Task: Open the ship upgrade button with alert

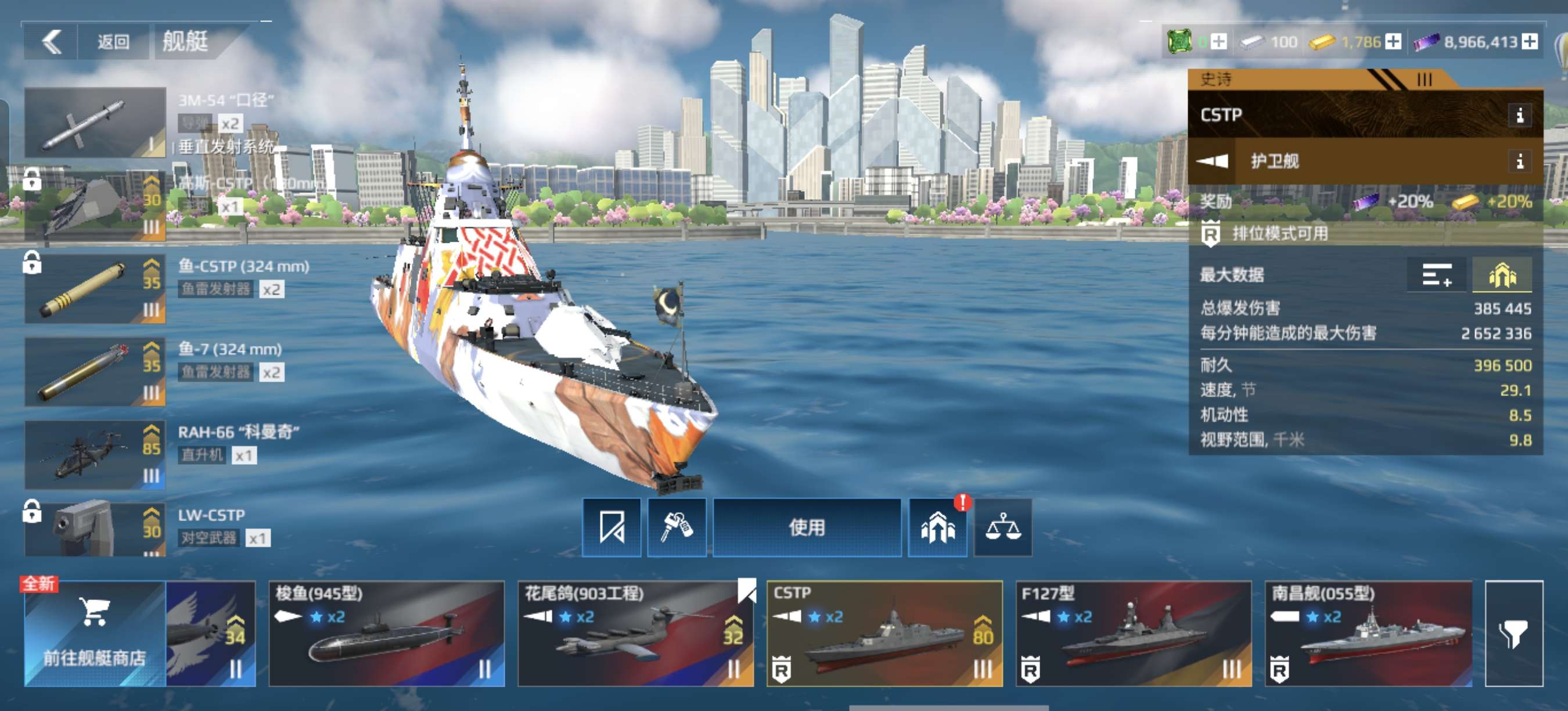Action: [937, 527]
